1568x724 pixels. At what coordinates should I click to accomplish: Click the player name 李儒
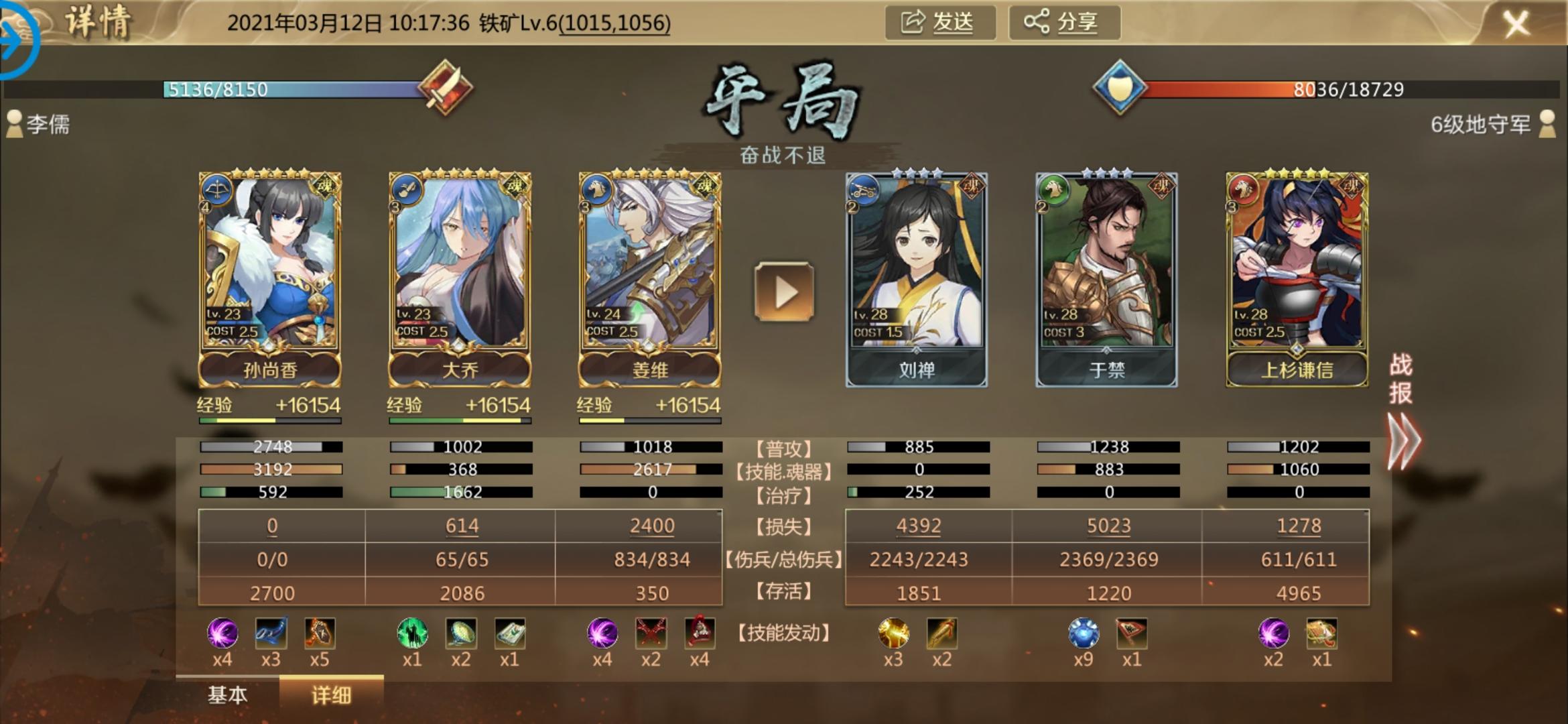point(47,125)
